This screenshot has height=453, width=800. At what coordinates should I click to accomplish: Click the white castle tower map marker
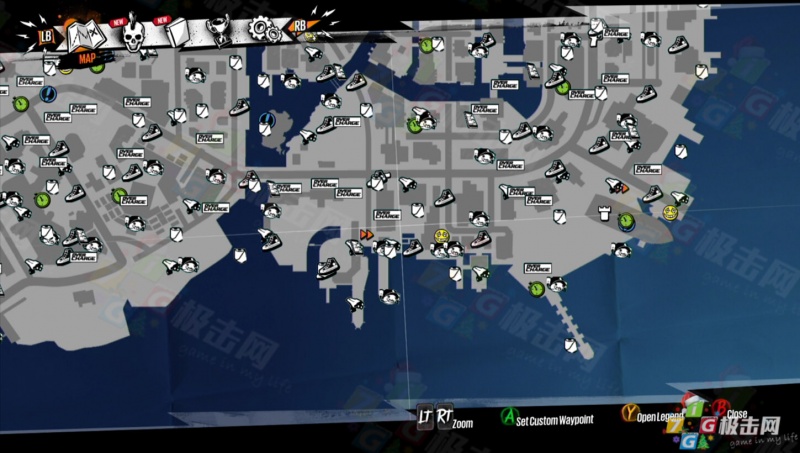tap(604, 211)
